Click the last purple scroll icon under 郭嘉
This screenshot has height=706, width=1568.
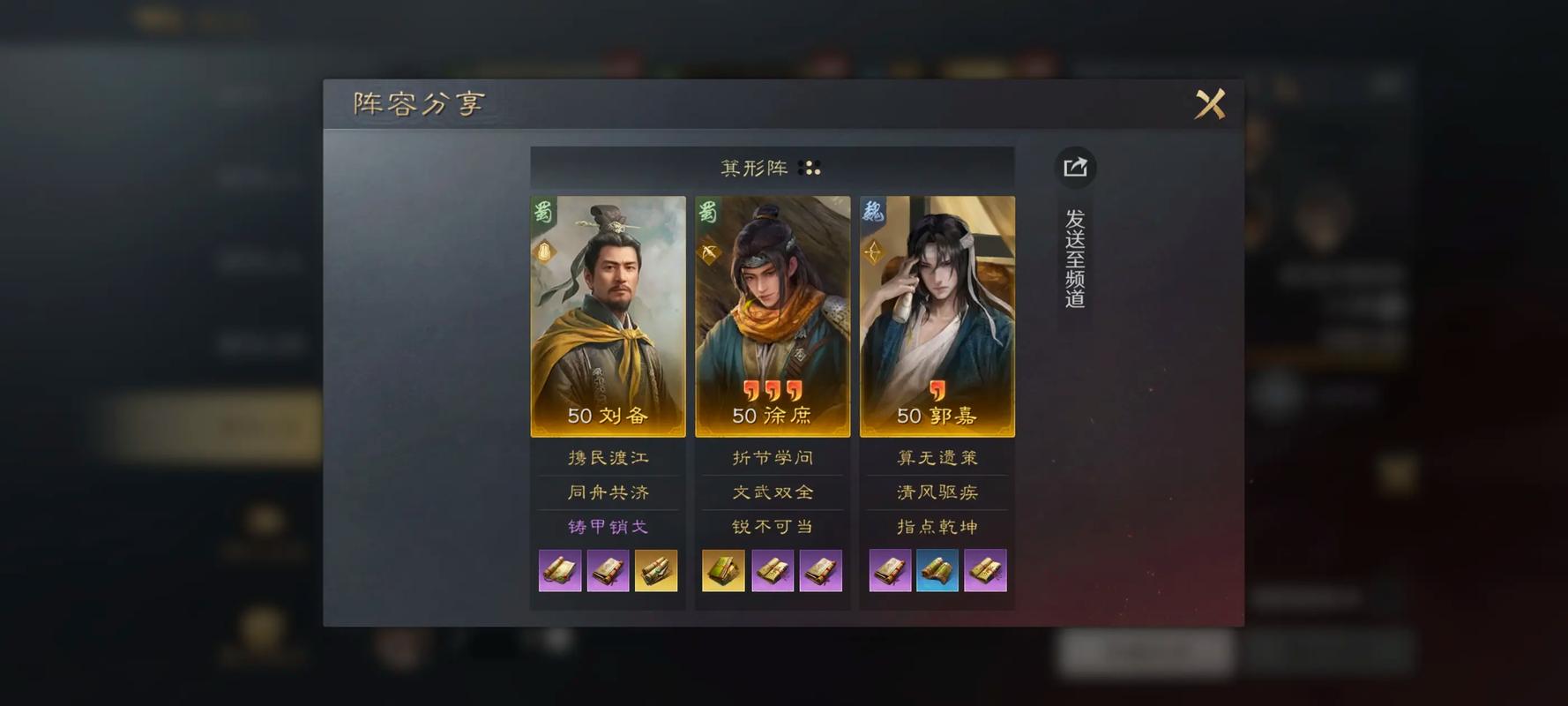pos(985,570)
